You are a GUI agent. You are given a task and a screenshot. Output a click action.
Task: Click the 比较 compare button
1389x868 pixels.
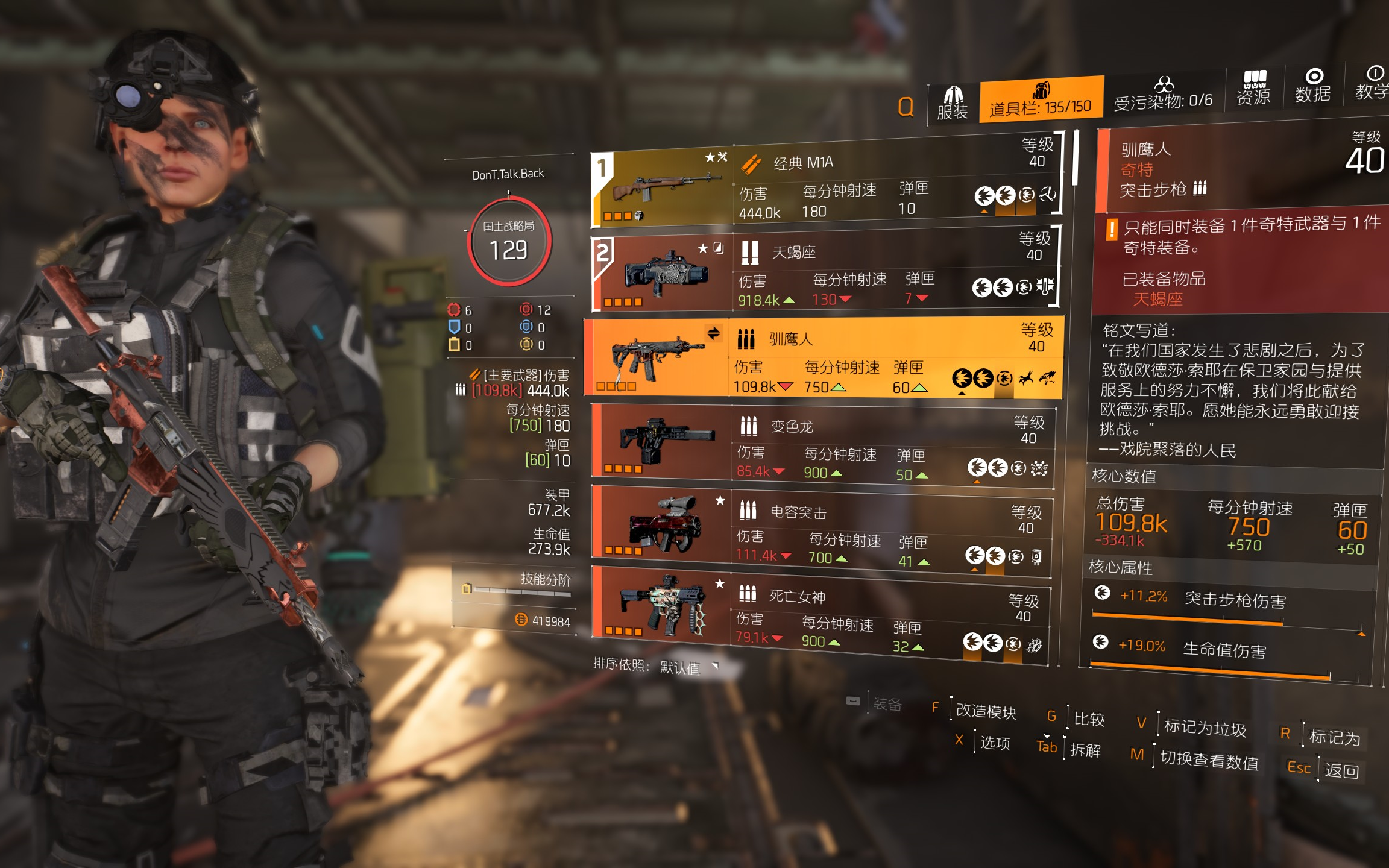coord(1089,719)
